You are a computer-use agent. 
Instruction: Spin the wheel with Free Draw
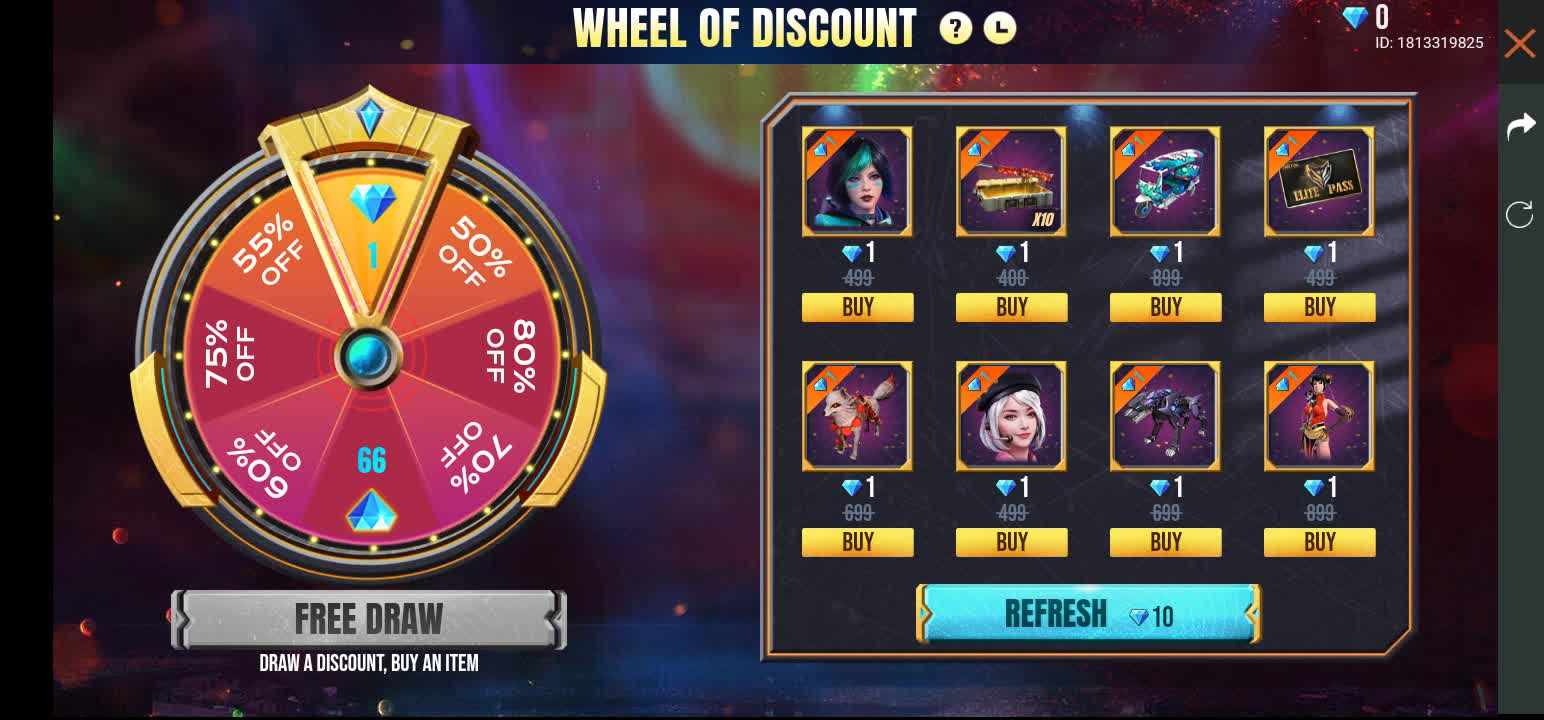coord(368,620)
